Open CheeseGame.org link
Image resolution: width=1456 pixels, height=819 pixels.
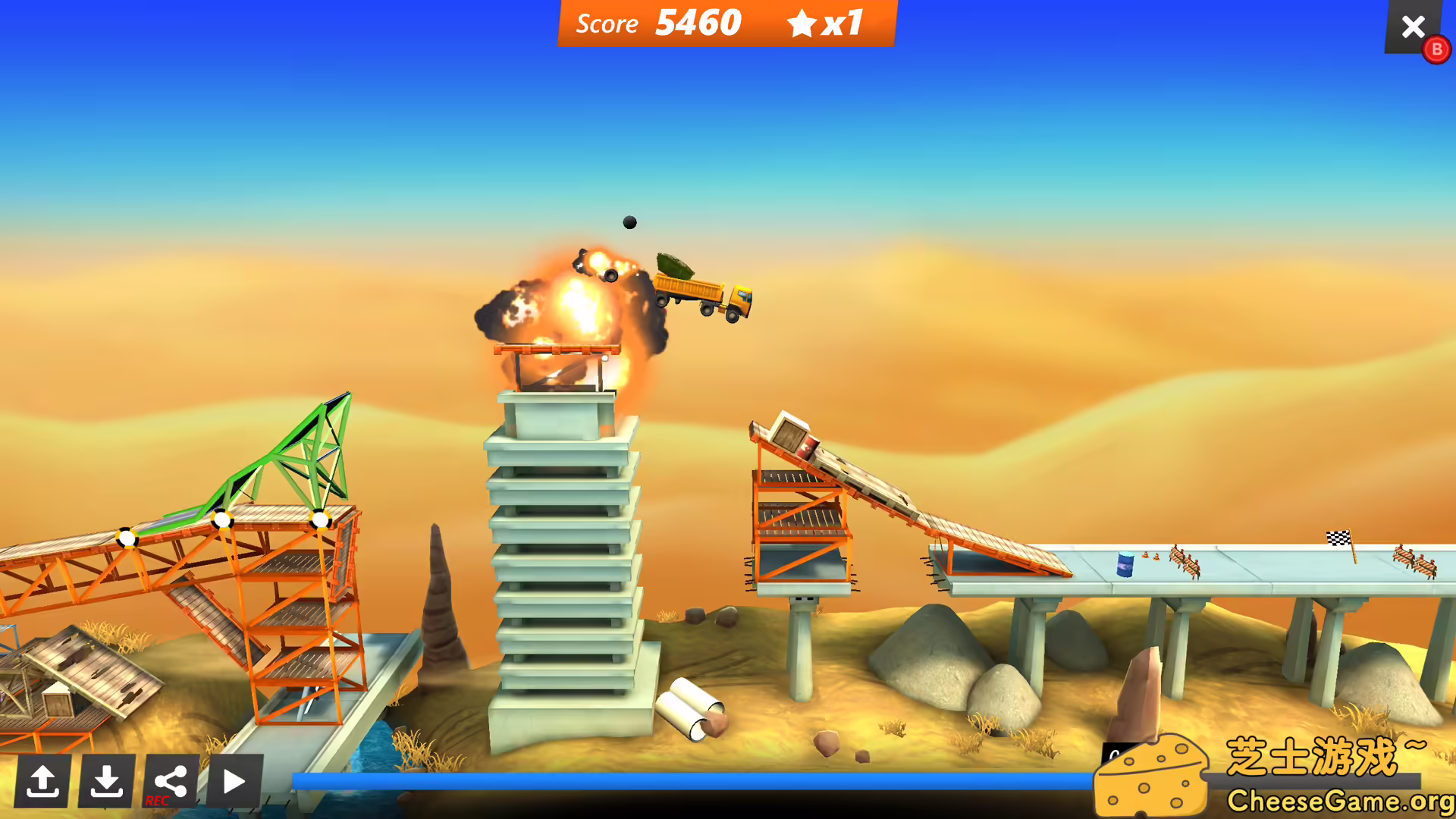1342,799
